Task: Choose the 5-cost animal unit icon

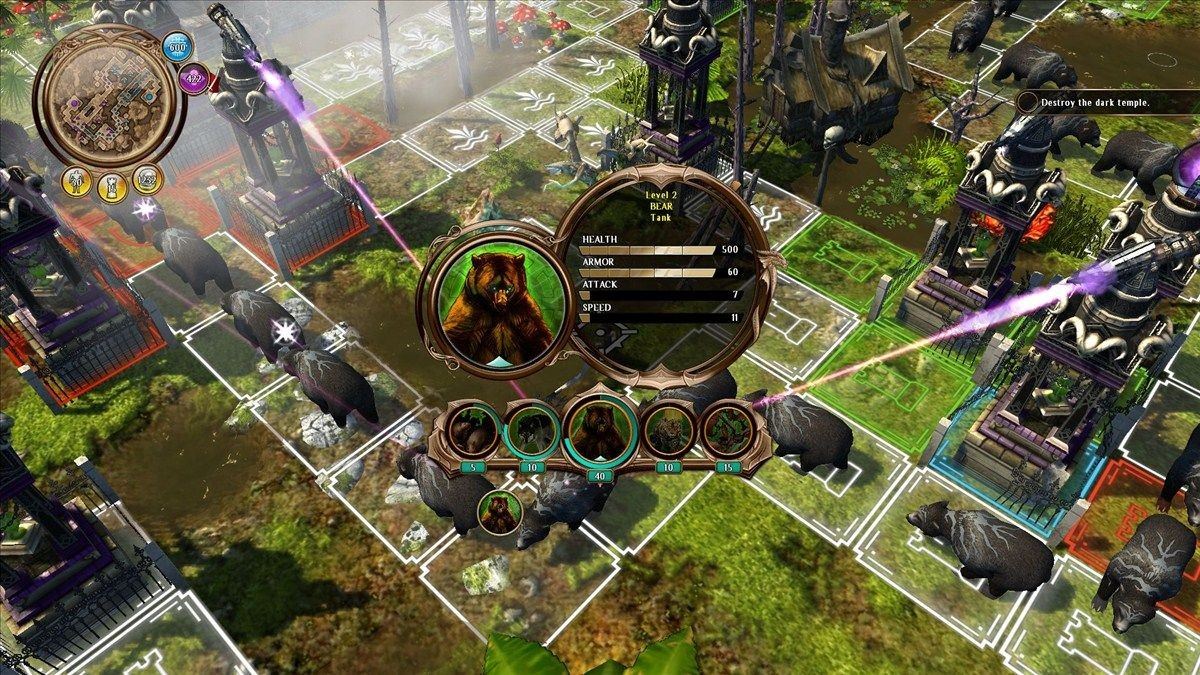Action: (x=472, y=430)
